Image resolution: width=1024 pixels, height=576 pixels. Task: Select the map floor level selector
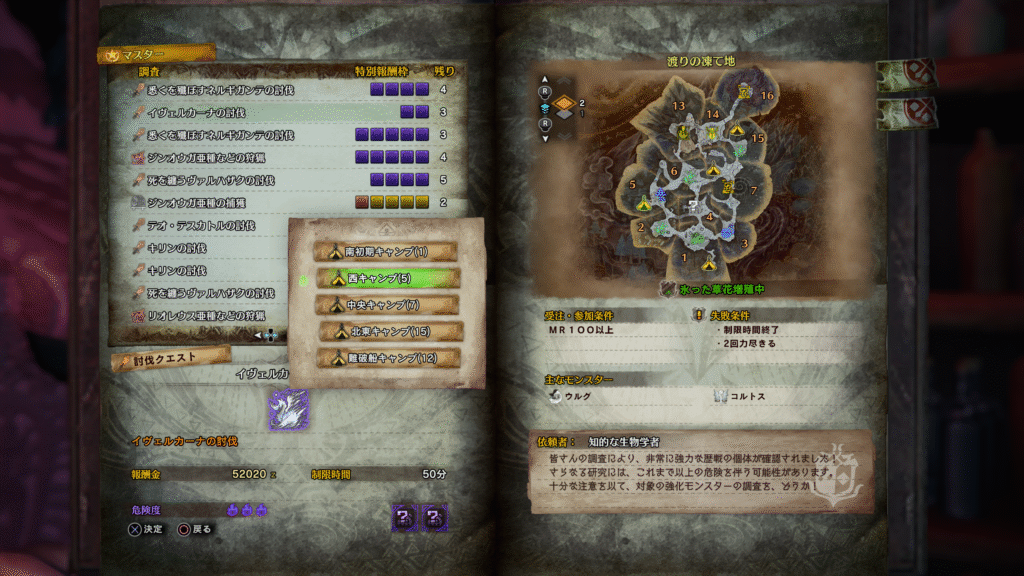[563, 102]
